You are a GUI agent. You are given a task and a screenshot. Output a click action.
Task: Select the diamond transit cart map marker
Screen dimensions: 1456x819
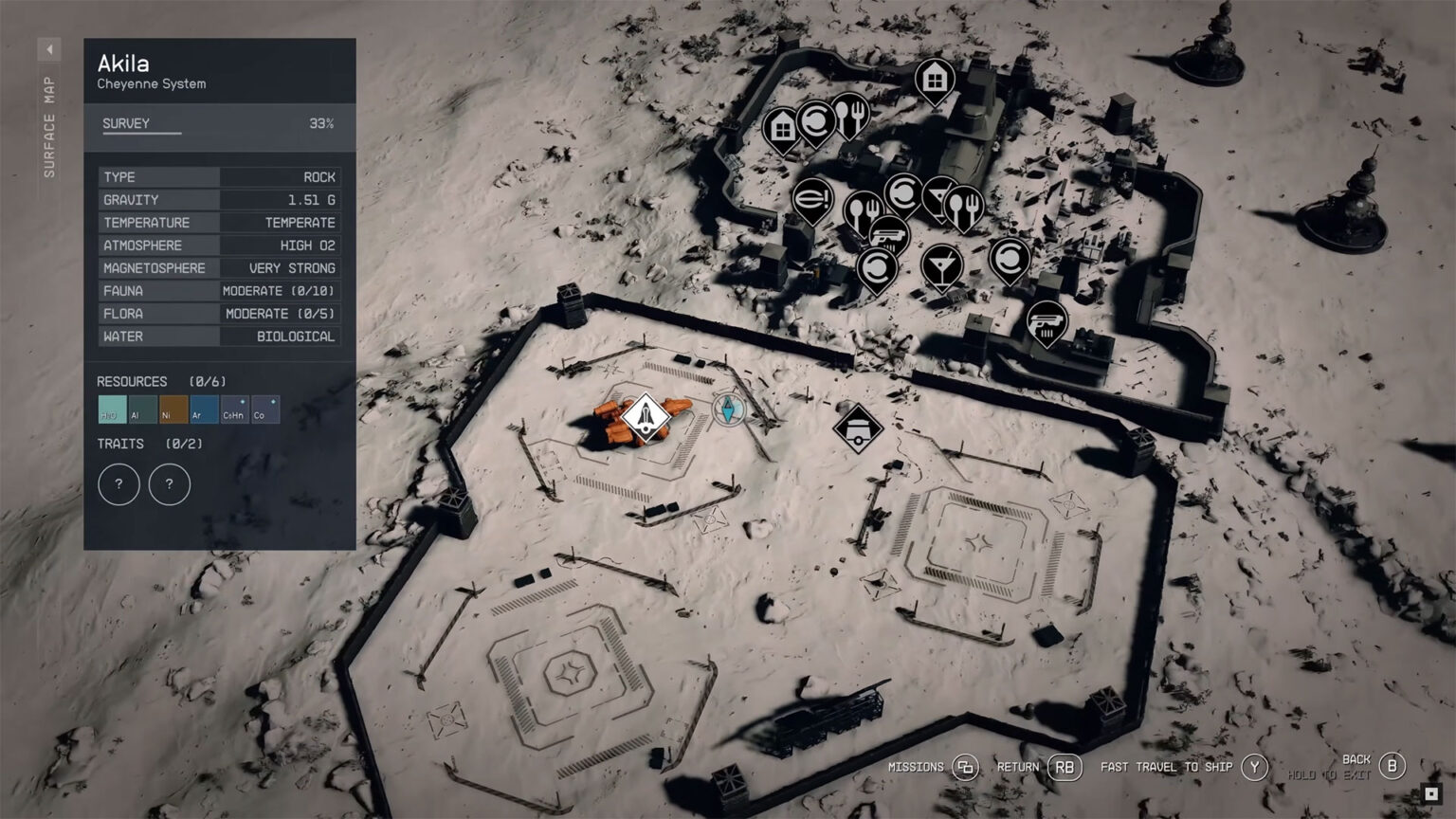click(x=858, y=428)
